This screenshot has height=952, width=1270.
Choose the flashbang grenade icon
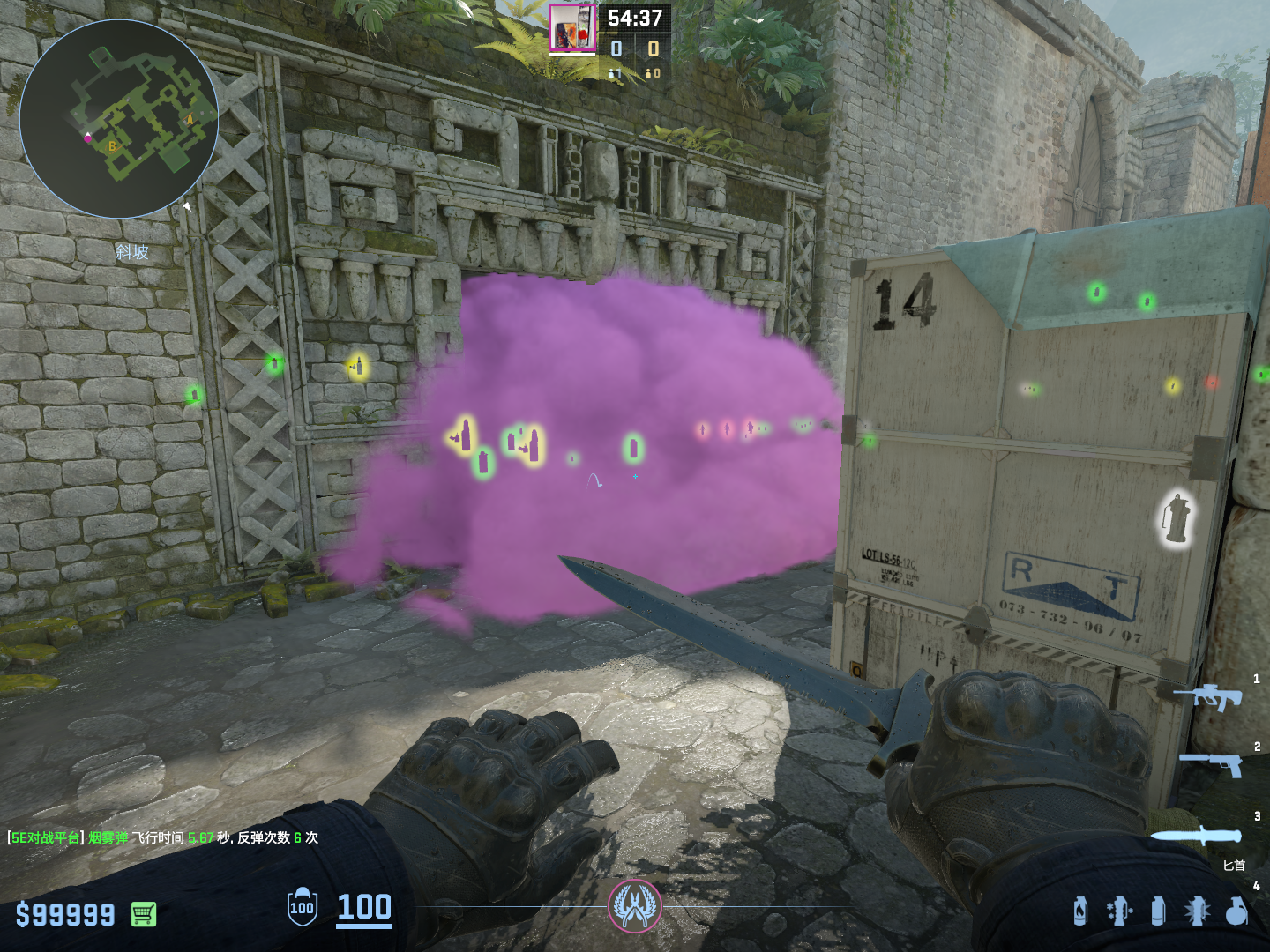pyautogui.click(x=1197, y=911)
